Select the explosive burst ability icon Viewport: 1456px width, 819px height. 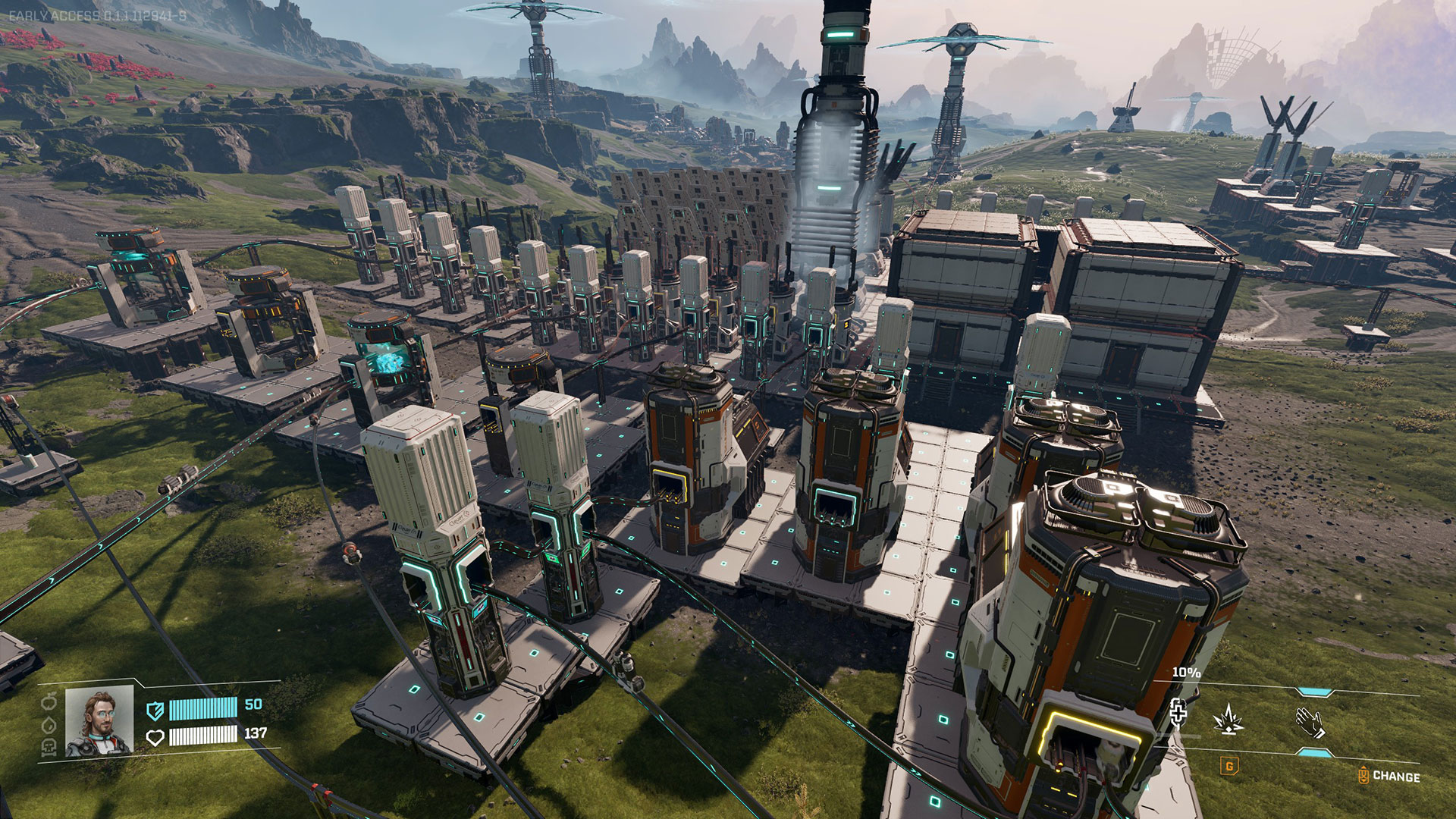1228,719
